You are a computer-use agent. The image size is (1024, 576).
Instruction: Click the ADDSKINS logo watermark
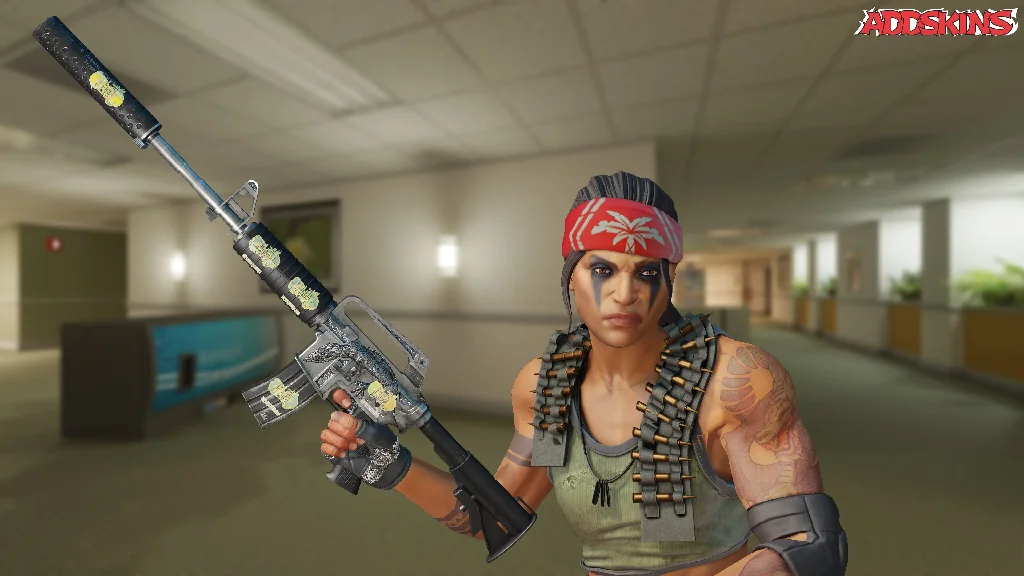[936, 23]
